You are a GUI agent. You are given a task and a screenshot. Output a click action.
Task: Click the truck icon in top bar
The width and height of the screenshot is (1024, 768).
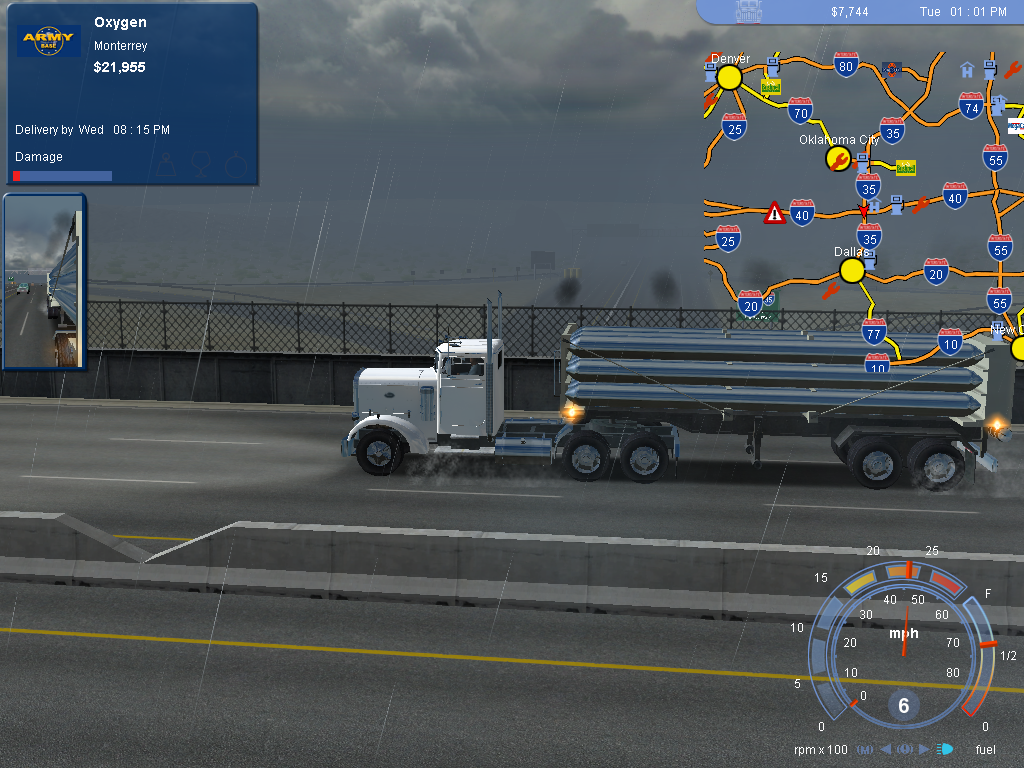coord(749,11)
